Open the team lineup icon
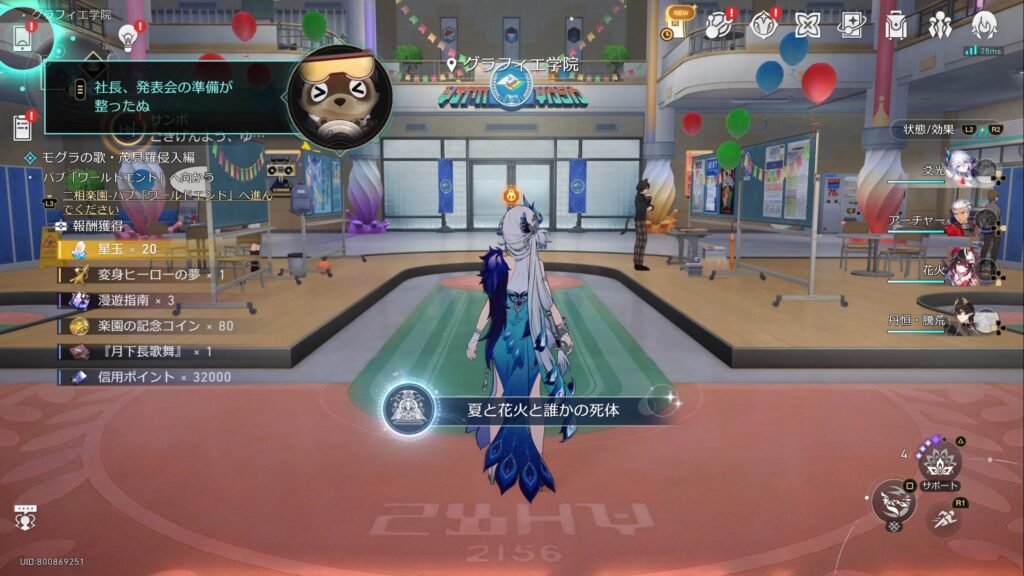 [940, 25]
